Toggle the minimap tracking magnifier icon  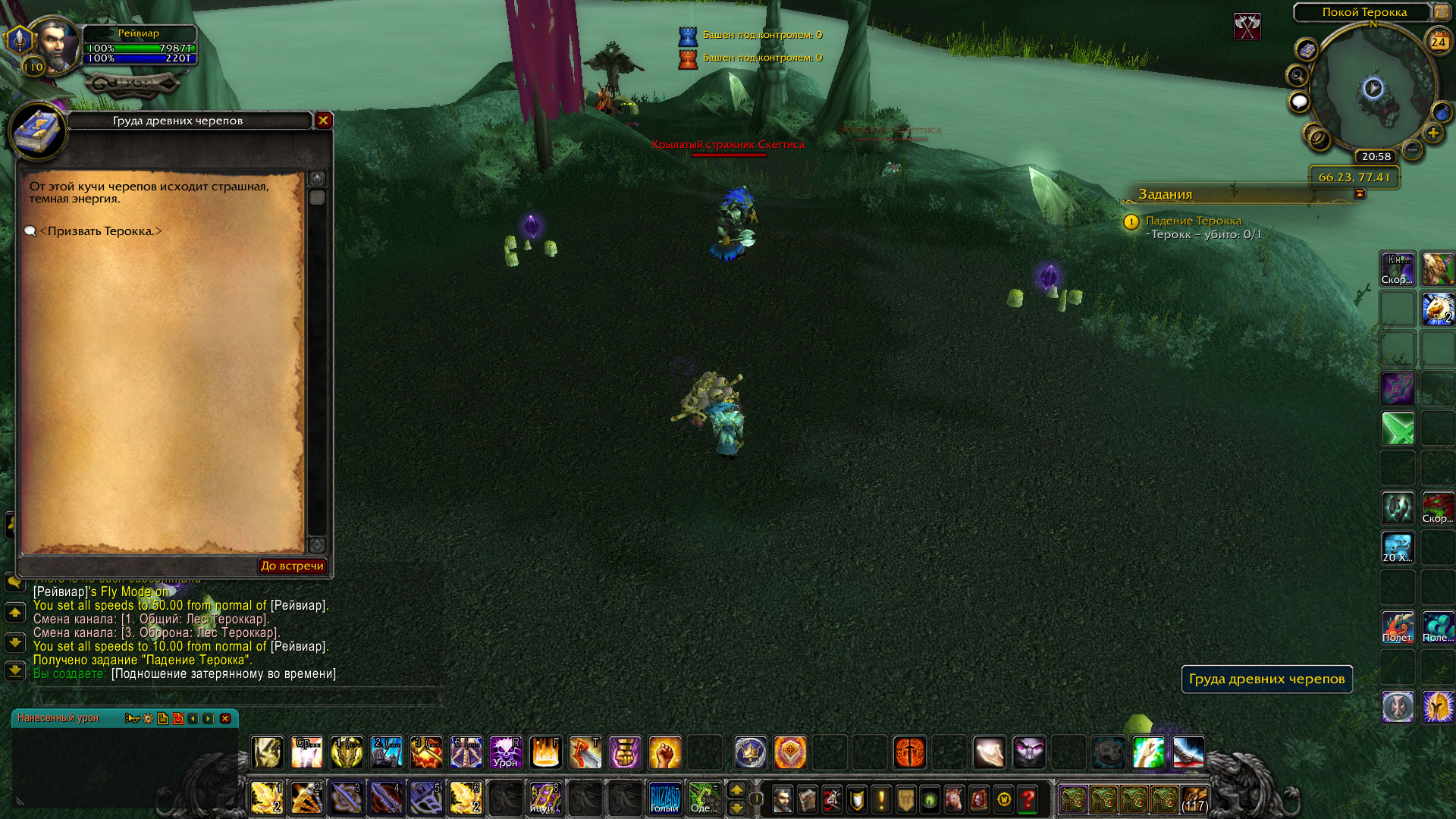[1298, 76]
